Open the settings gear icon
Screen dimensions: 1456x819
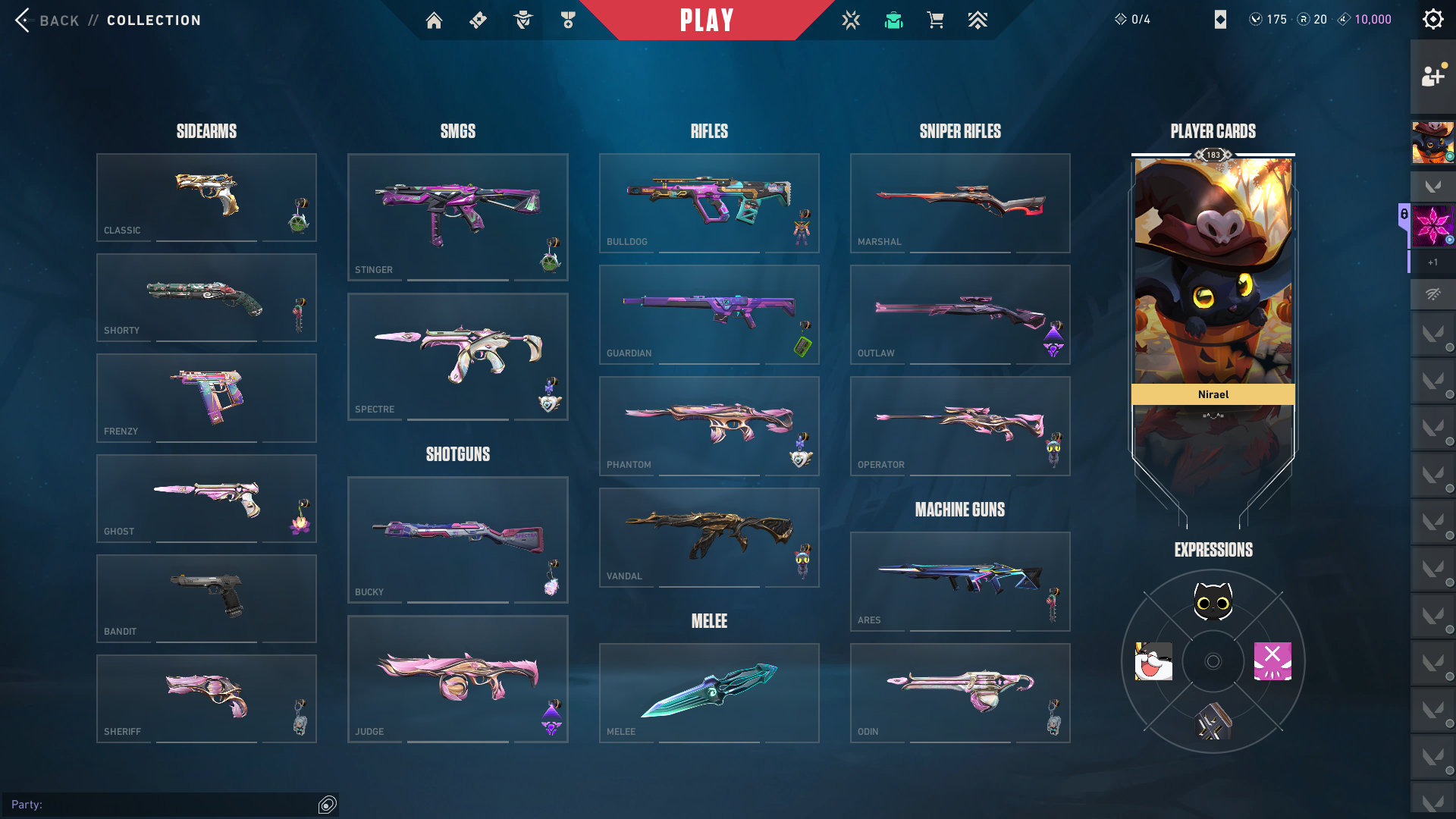(1432, 19)
